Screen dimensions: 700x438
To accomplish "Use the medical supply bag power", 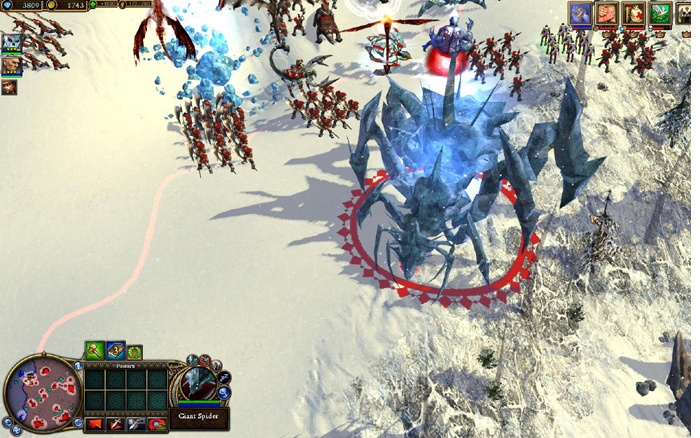I will (x=632, y=13).
